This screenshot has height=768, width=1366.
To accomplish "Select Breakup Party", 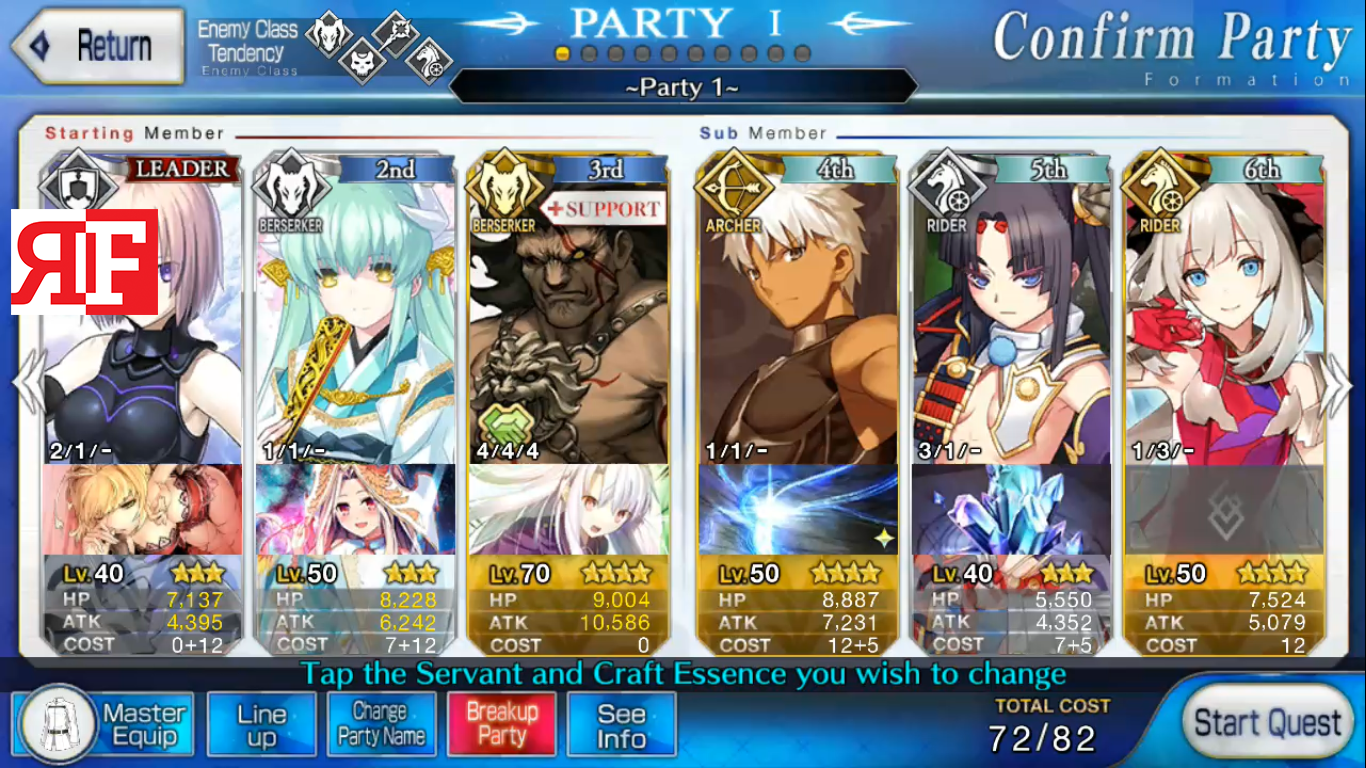I will tap(501, 725).
